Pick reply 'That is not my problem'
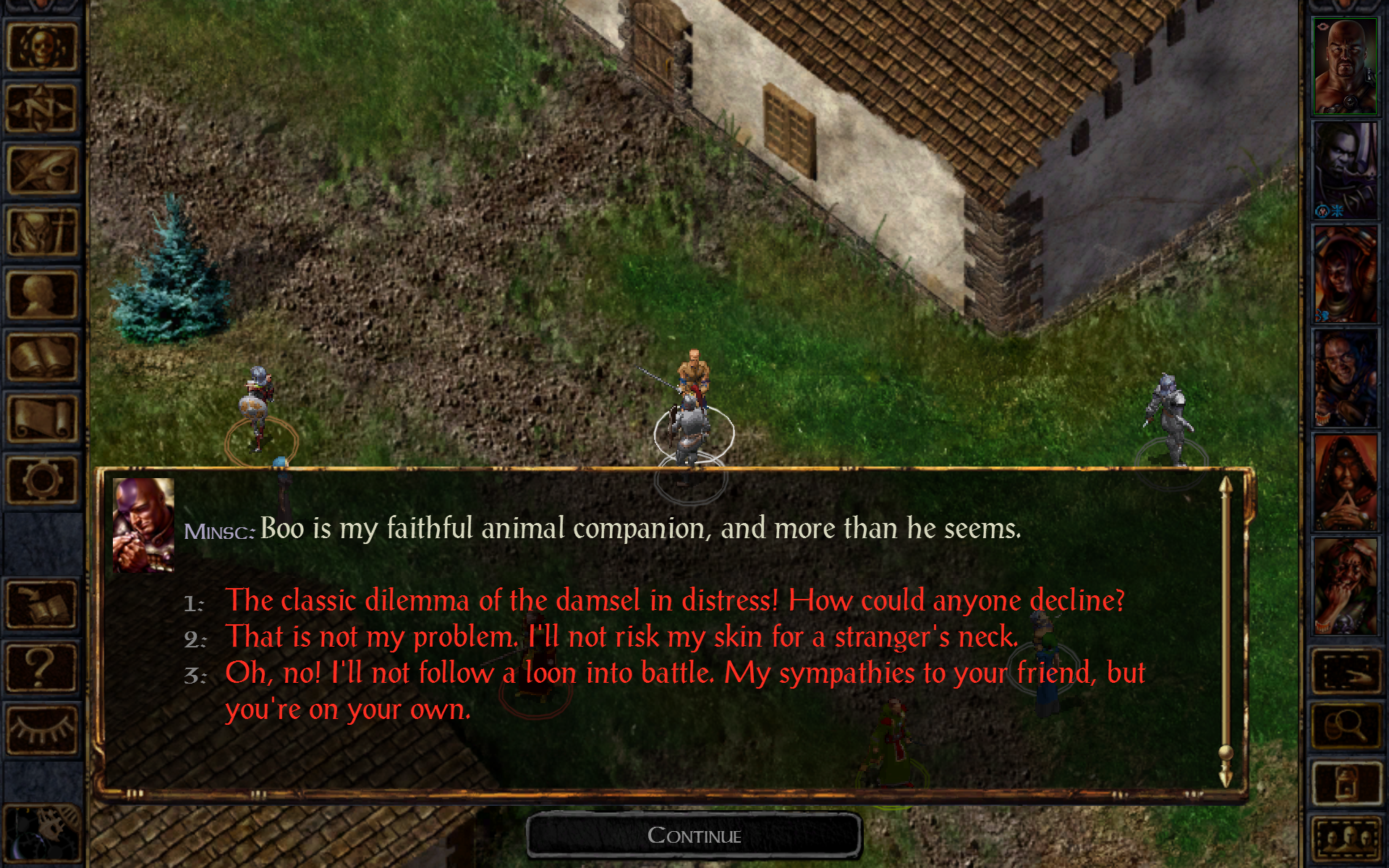Screen dimensions: 1389x868 (x=622, y=637)
